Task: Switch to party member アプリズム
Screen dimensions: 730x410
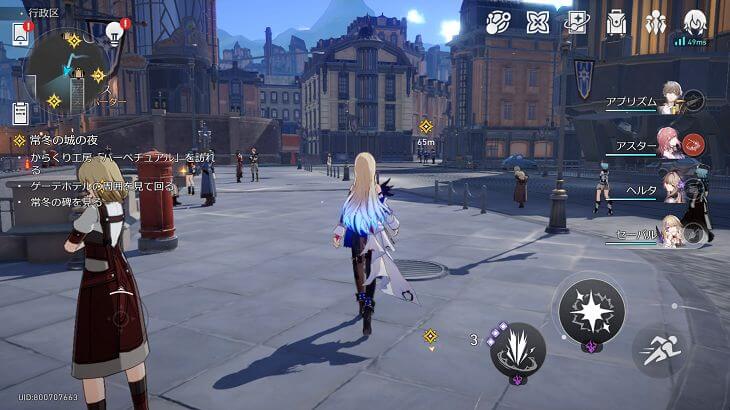Action: (672, 100)
